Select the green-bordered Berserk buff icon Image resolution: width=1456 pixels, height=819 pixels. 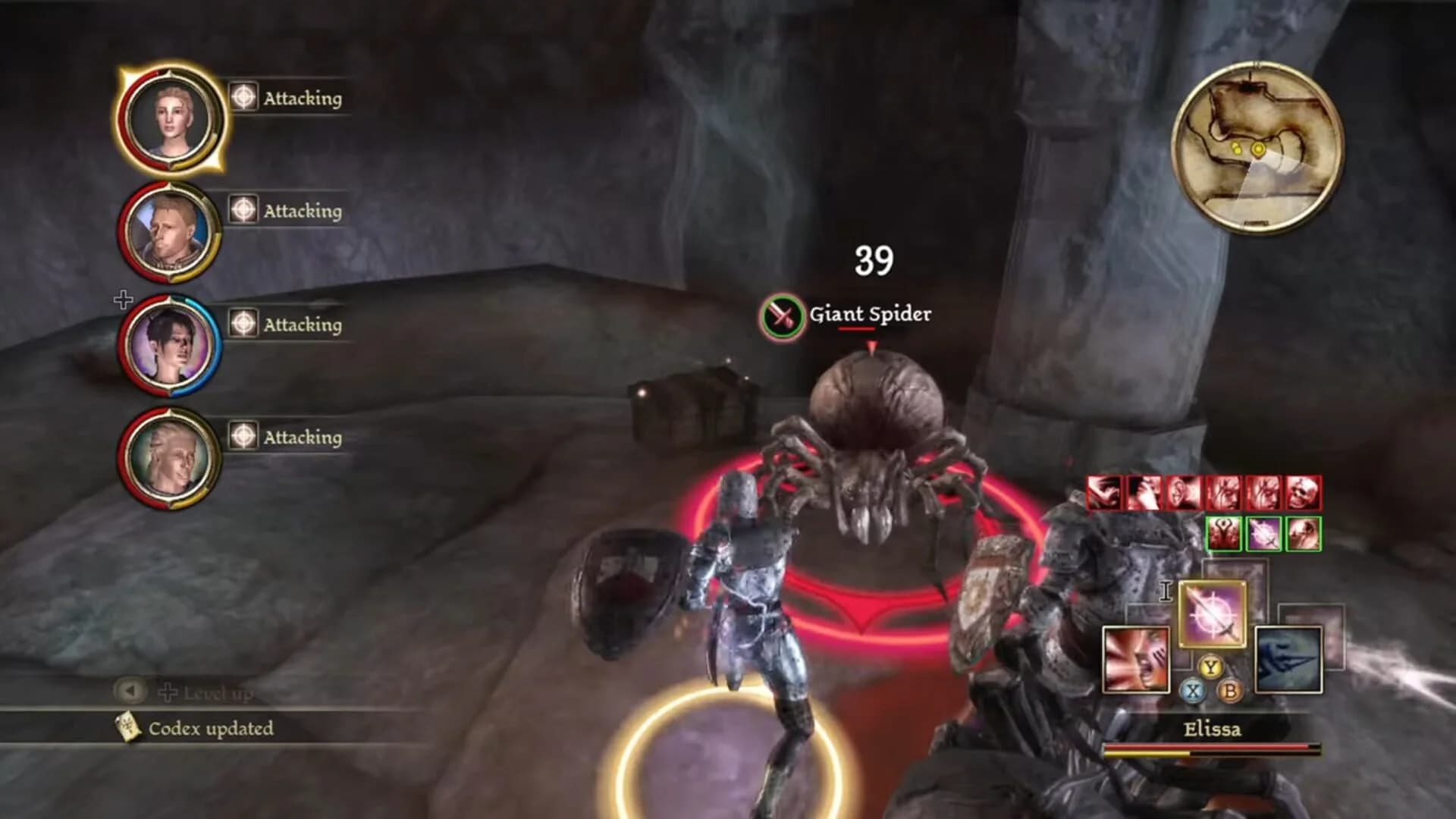(1224, 534)
